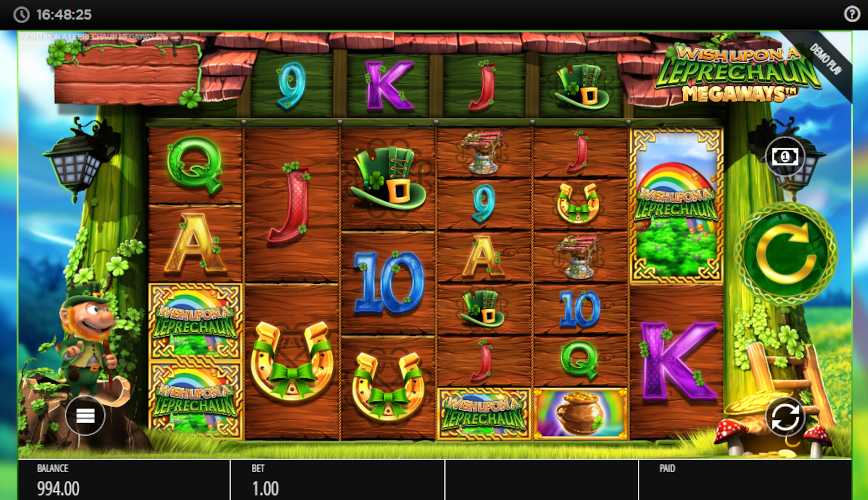
Task: Activate the autoplay circular arrows button
Action: 786,416
